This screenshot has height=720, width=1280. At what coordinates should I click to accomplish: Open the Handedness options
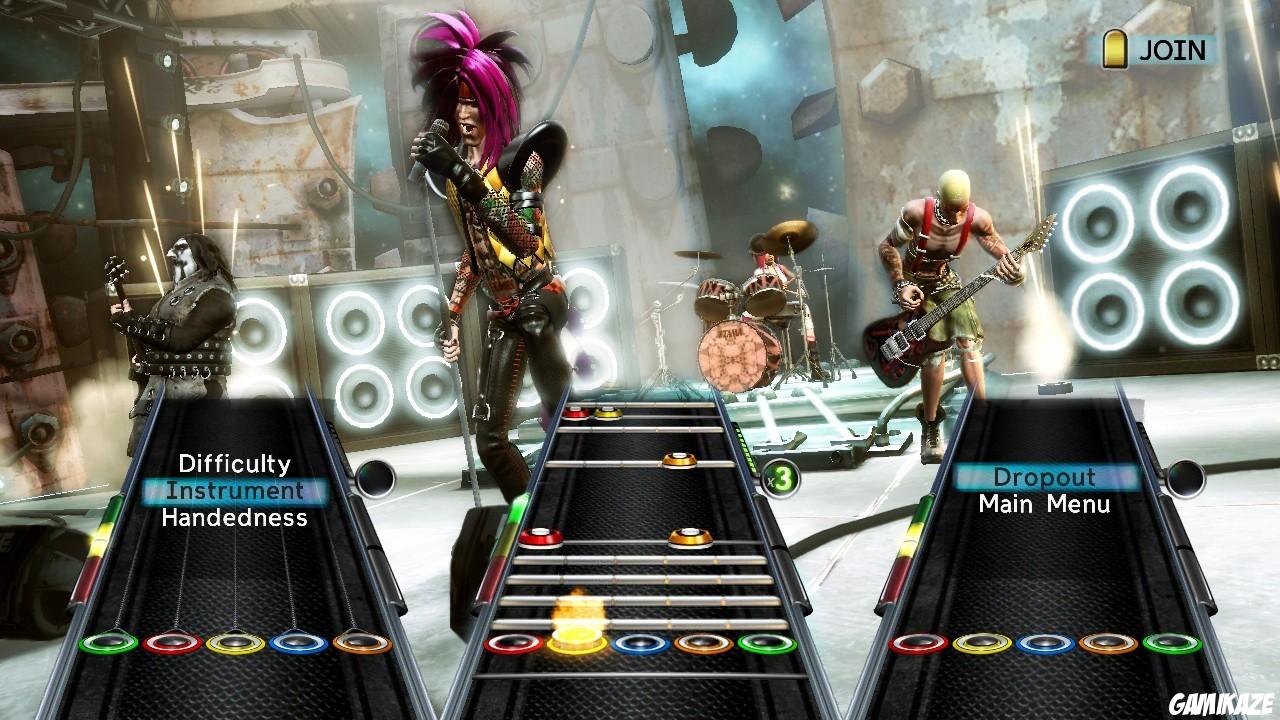[x=234, y=518]
